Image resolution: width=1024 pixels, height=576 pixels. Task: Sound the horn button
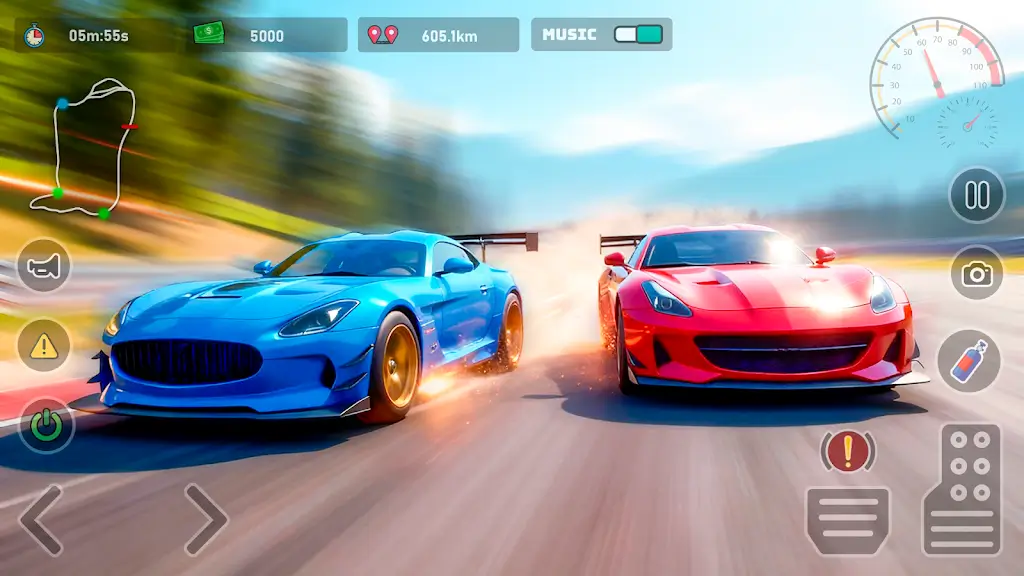44,266
